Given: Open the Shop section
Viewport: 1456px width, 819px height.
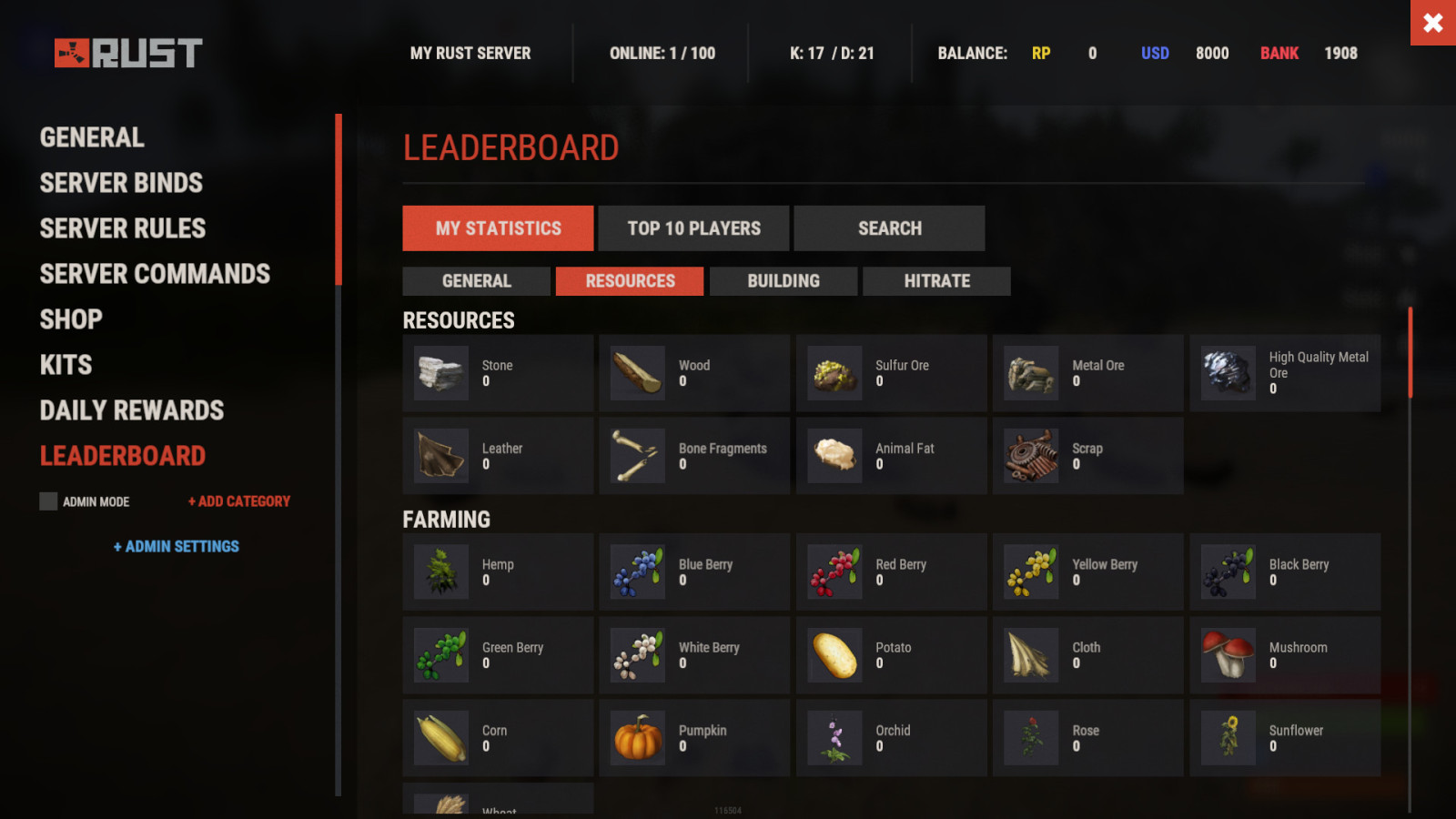Looking at the screenshot, I should (x=71, y=318).
